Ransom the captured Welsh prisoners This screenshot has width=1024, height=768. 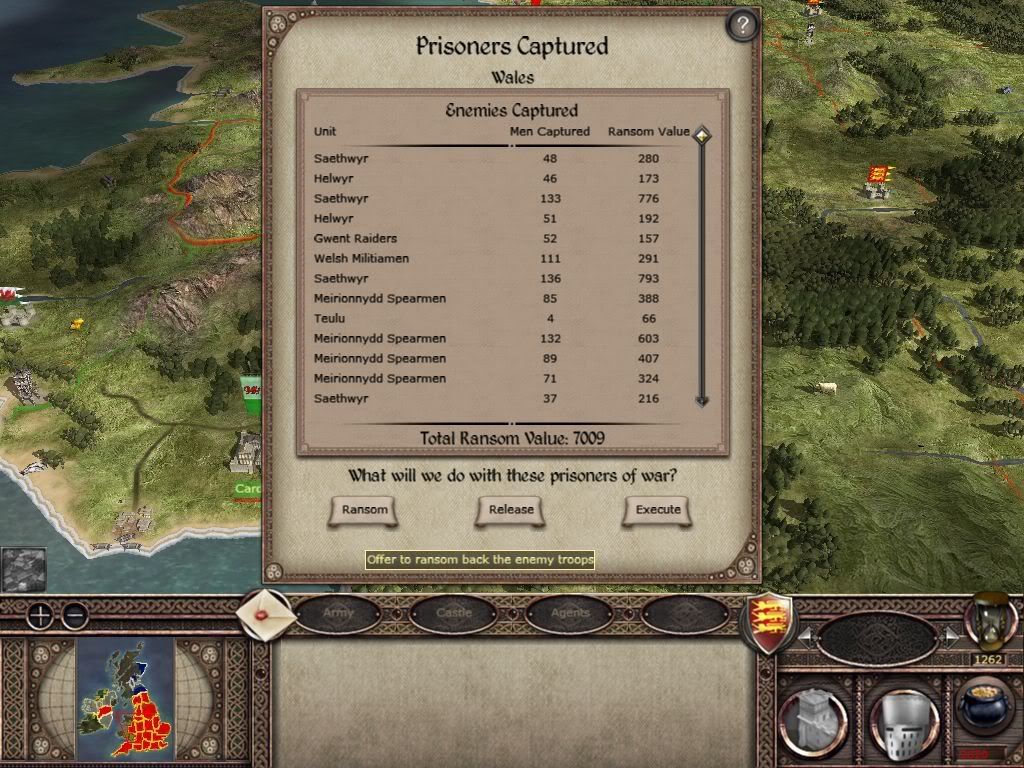(x=364, y=510)
